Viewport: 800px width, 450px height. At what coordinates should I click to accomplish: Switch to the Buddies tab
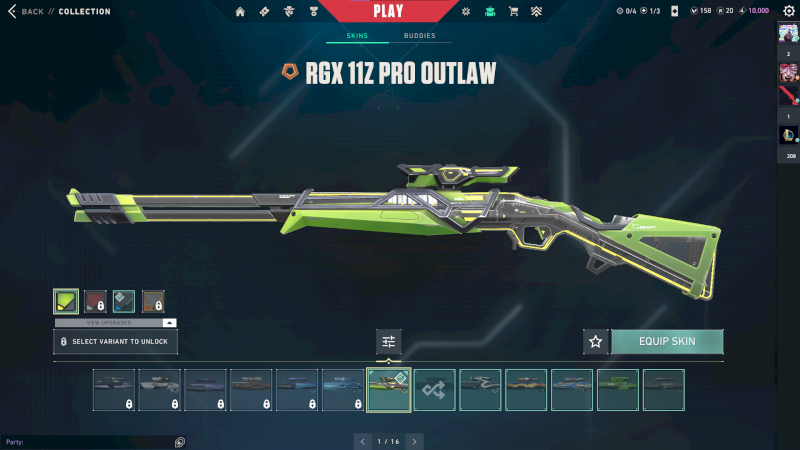(x=419, y=36)
